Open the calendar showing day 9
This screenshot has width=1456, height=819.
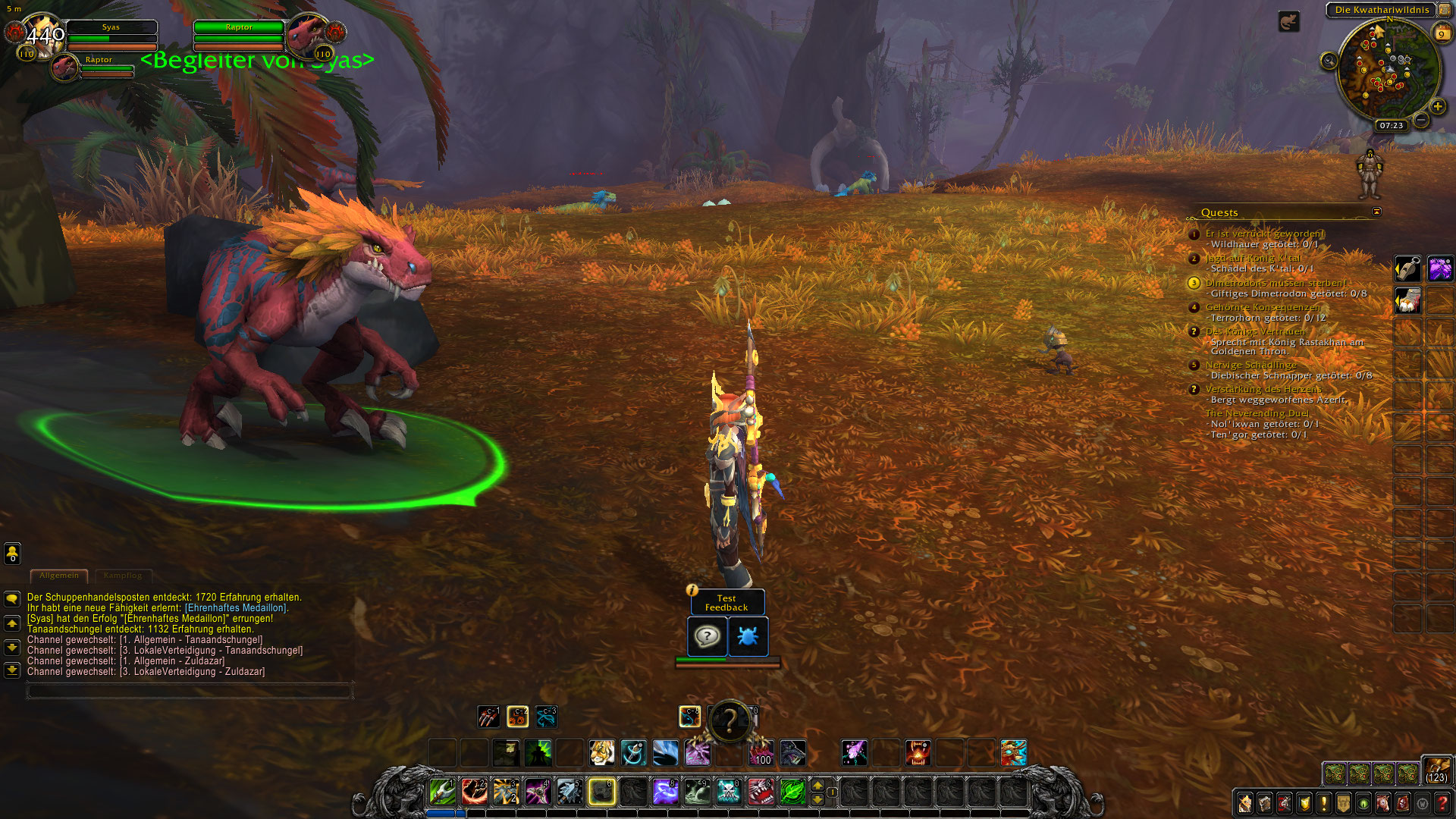tap(1441, 33)
